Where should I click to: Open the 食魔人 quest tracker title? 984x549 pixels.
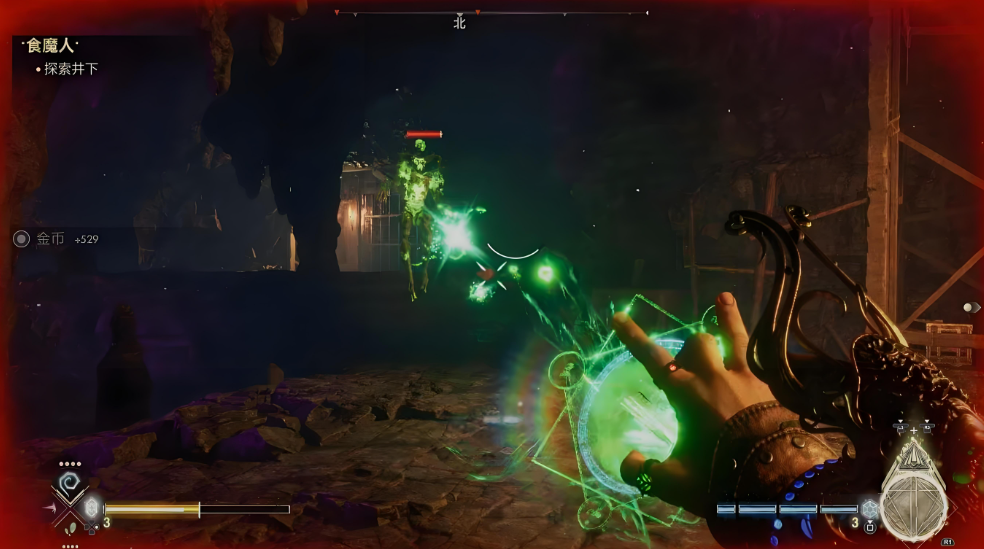52,46
